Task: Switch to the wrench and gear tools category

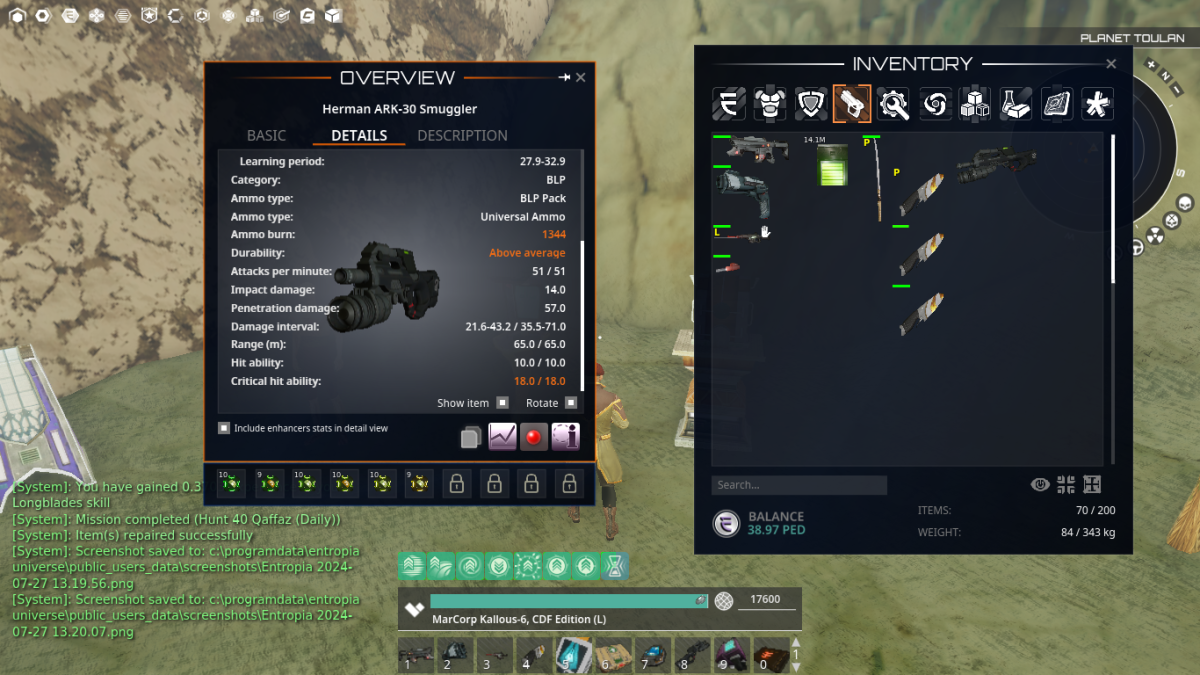Action: pyautogui.click(x=892, y=104)
